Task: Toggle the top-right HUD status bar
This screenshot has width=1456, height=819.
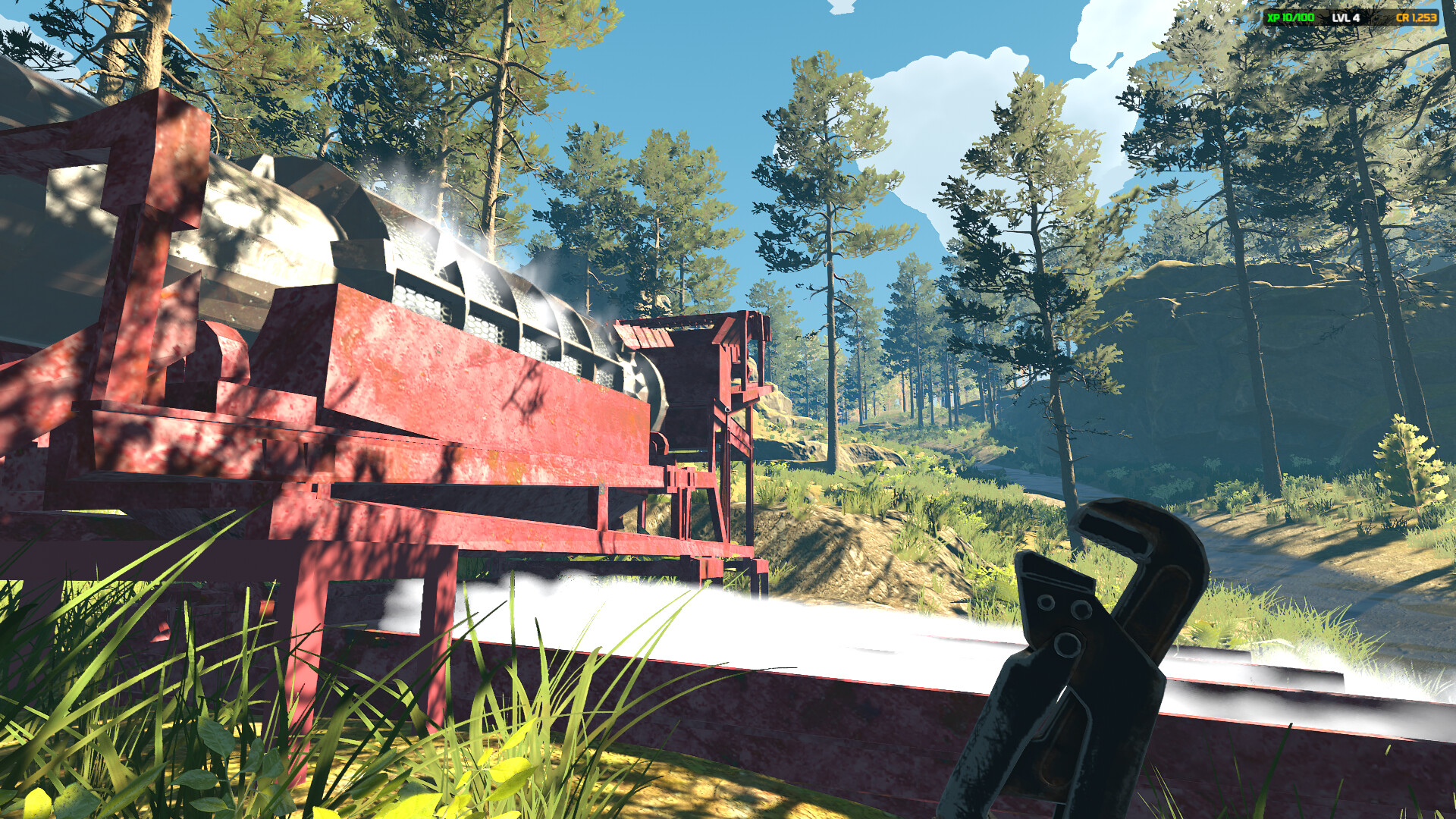Action: pyautogui.click(x=1350, y=17)
